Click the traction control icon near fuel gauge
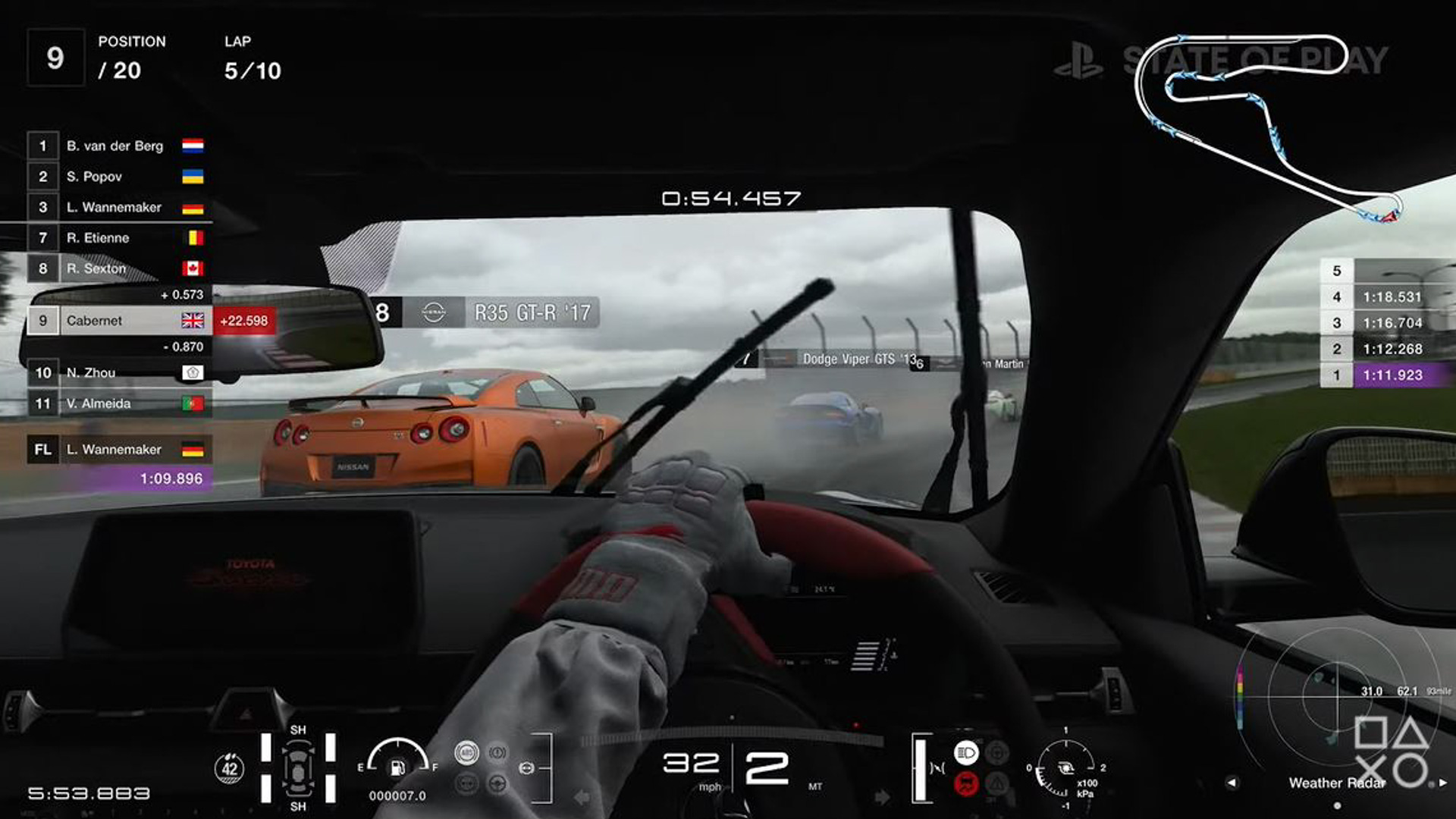The height and width of the screenshot is (819, 1456). pyautogui.click(x=467, y=784)
